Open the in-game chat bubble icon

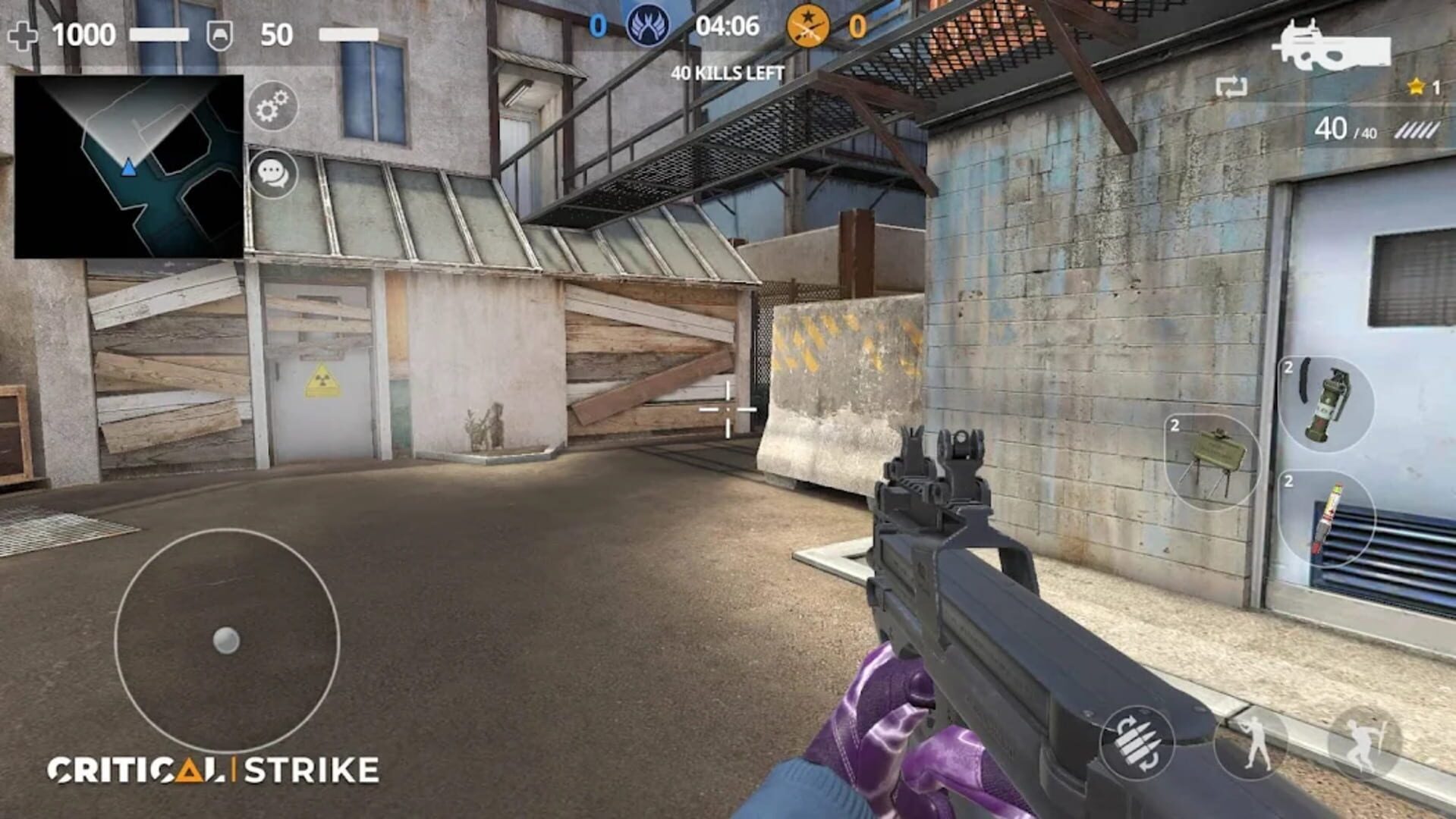coord(273,176)
